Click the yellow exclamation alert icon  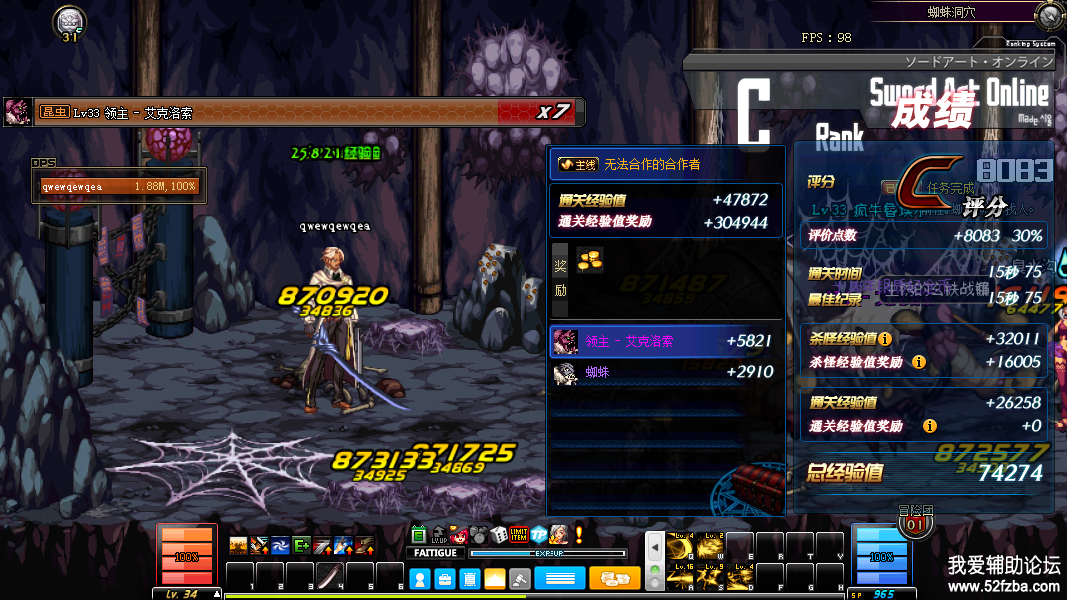tap(578, 535)
